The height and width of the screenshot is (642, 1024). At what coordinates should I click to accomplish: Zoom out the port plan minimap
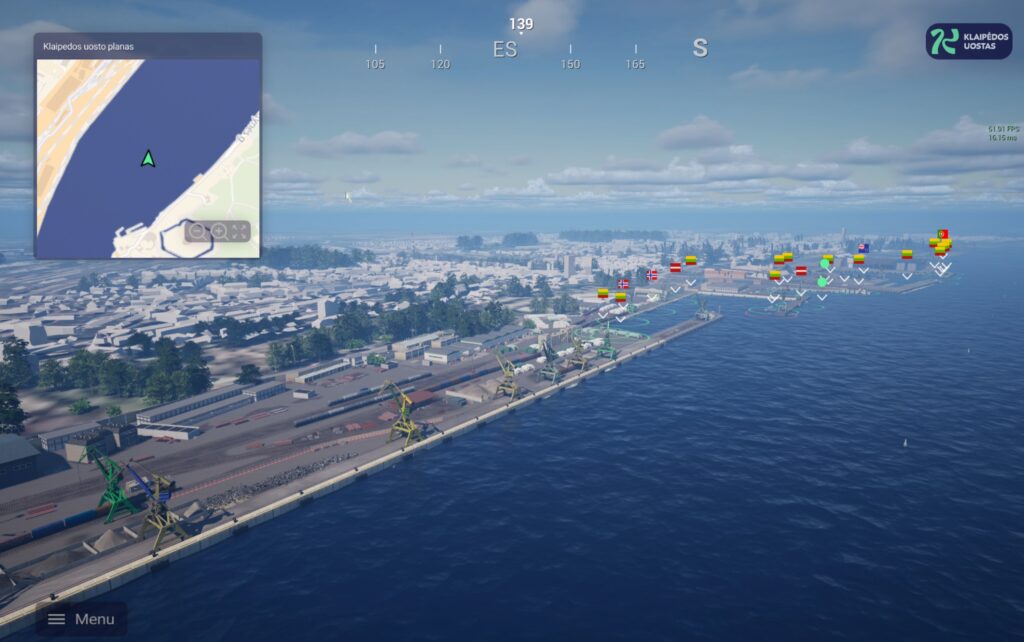click(x=197, y=231)
